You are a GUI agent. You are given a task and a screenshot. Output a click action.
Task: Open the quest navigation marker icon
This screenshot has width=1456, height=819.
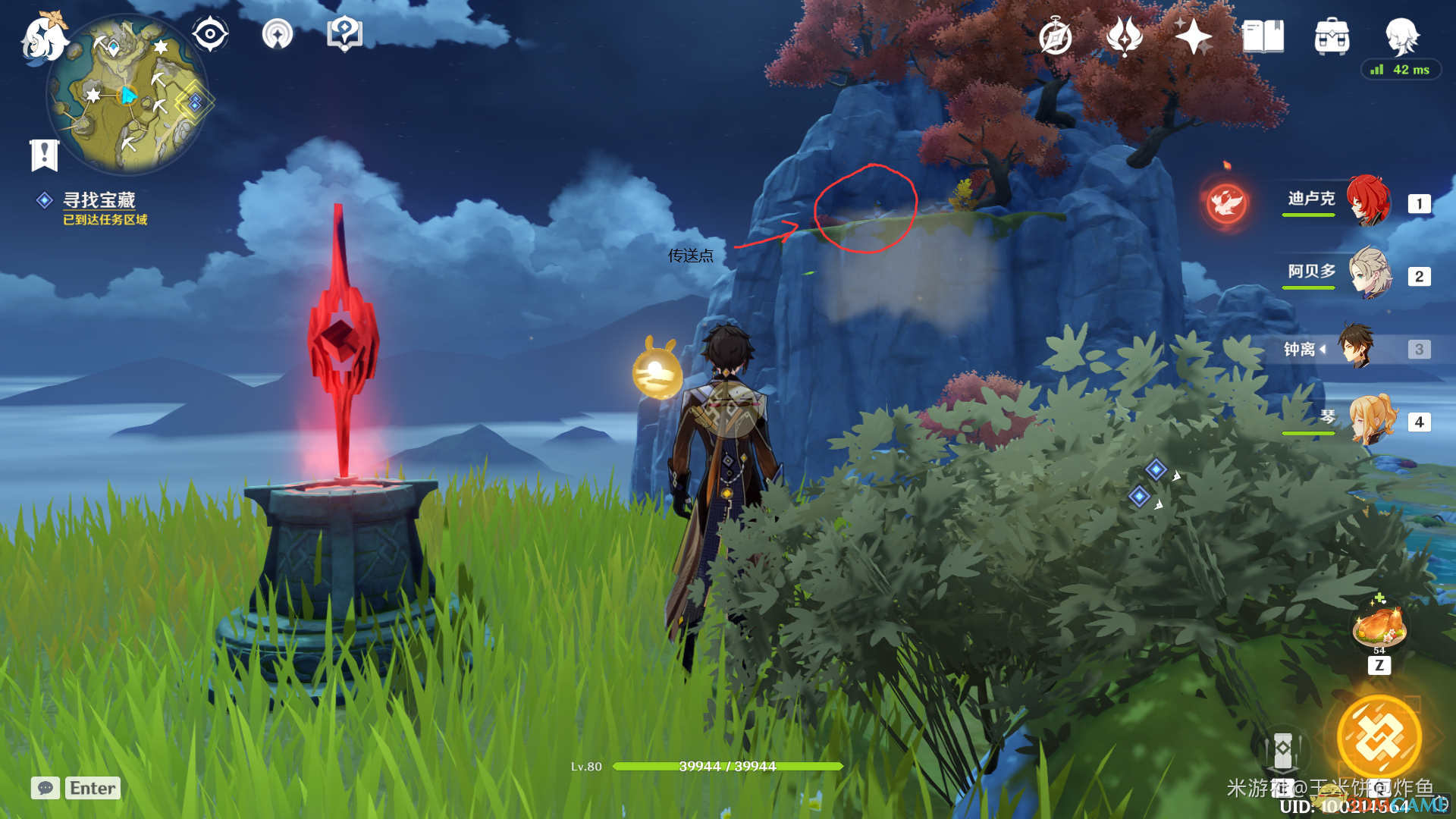tap(344, 34)
